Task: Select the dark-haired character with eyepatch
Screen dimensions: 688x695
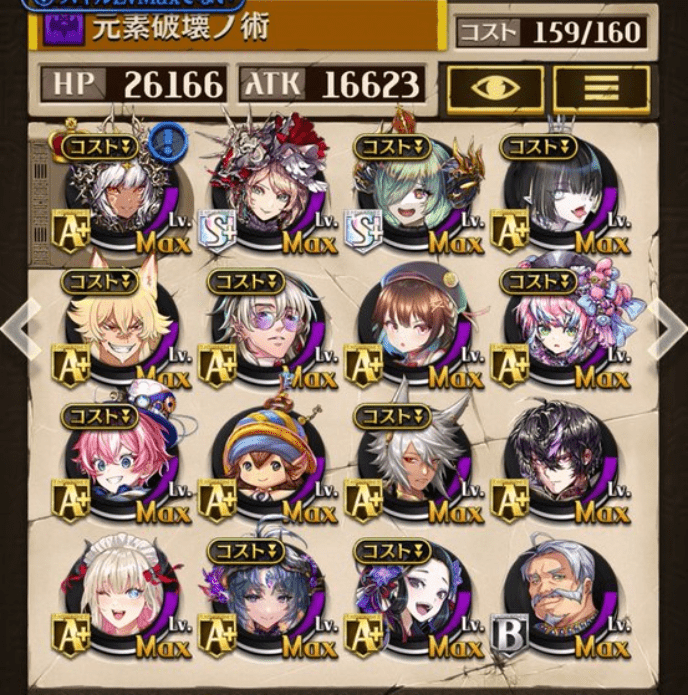Action: click(556, 460)
